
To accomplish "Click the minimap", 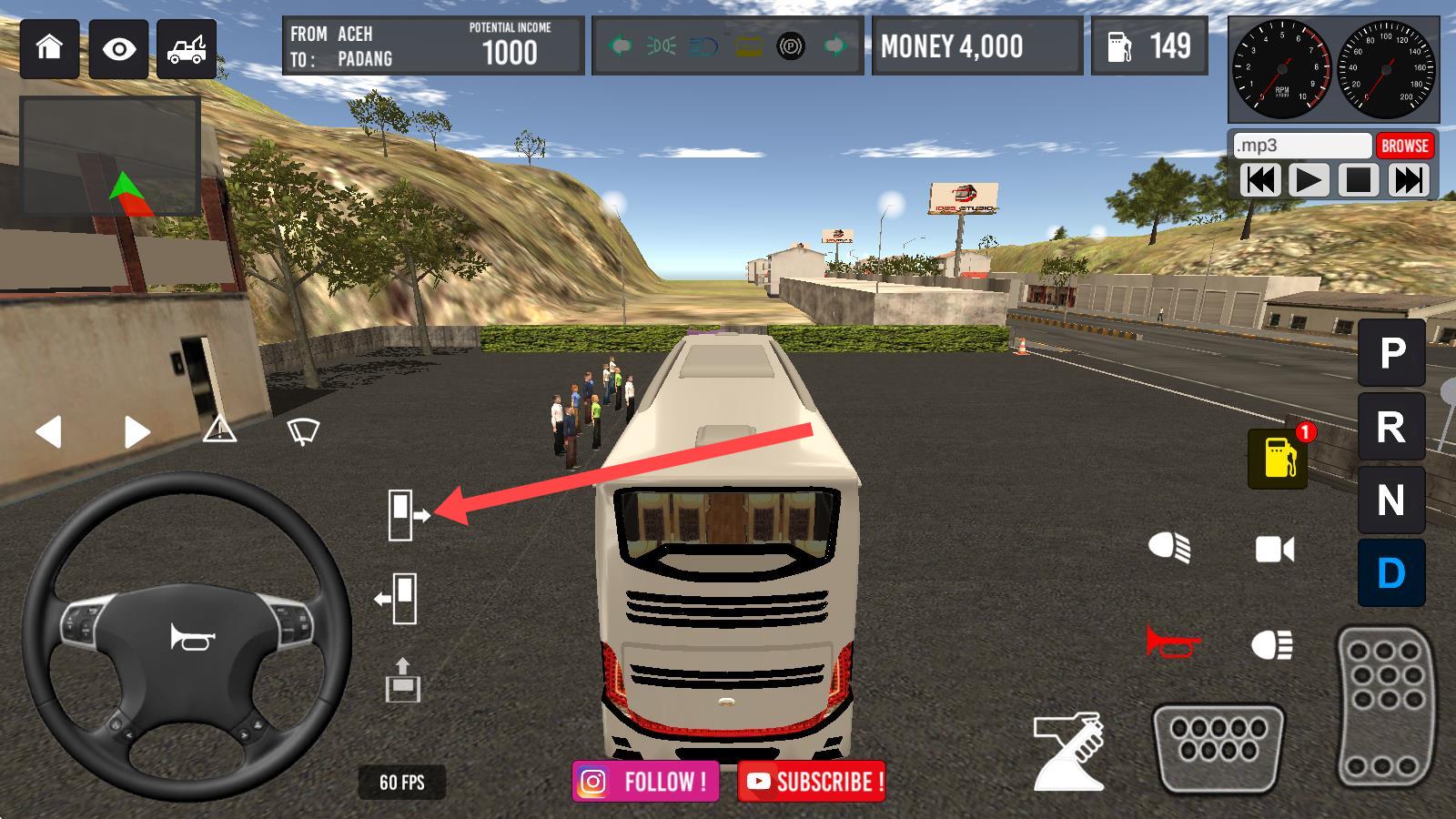I will pos(110,157).
